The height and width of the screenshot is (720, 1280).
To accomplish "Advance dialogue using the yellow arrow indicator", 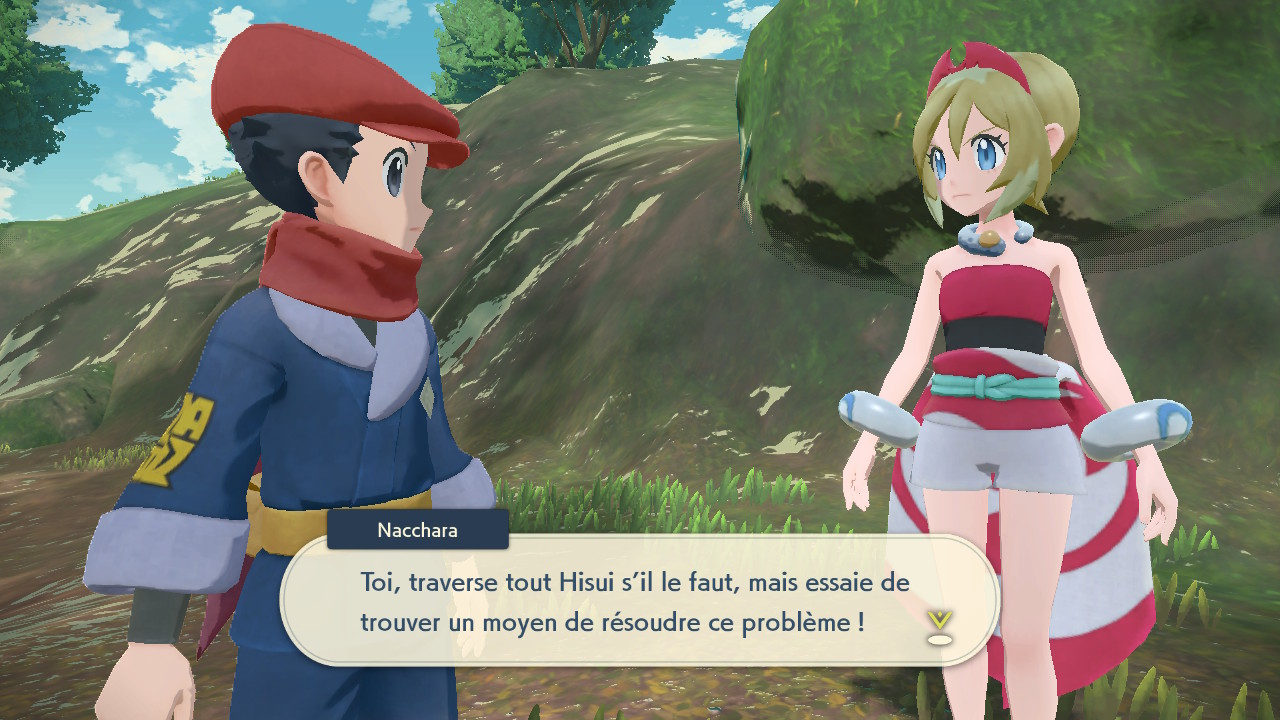I will (x=938, y=625).
